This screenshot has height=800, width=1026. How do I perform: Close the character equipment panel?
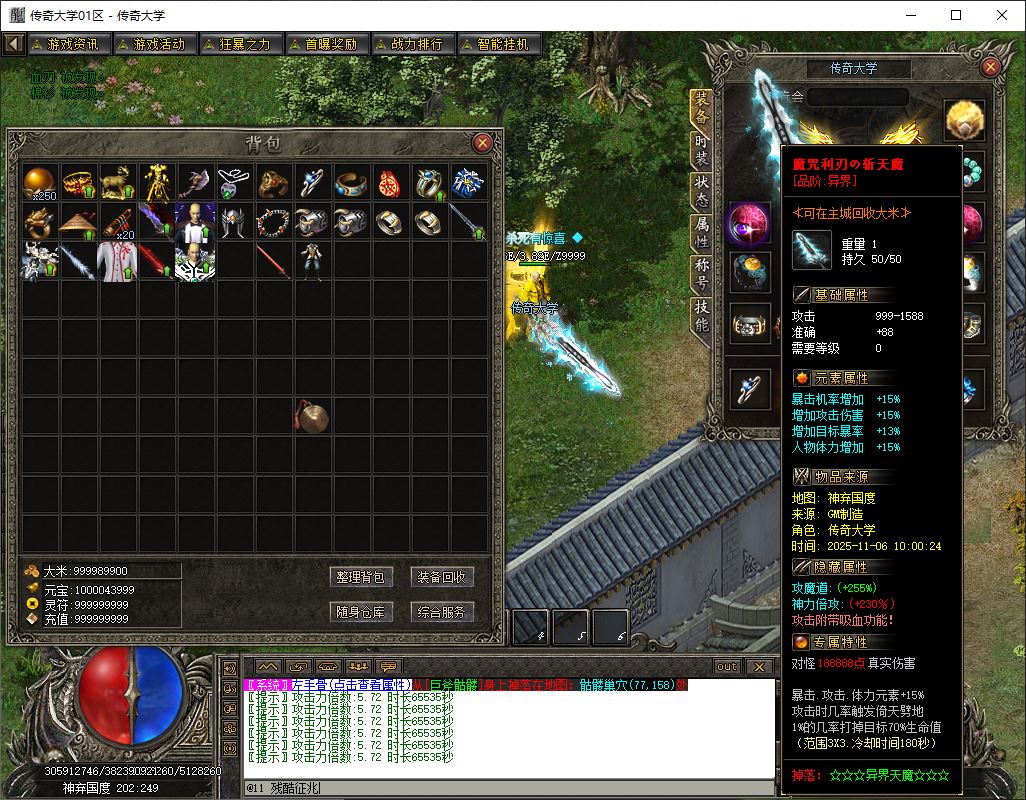pyautogui.click(x=990, y=67)
